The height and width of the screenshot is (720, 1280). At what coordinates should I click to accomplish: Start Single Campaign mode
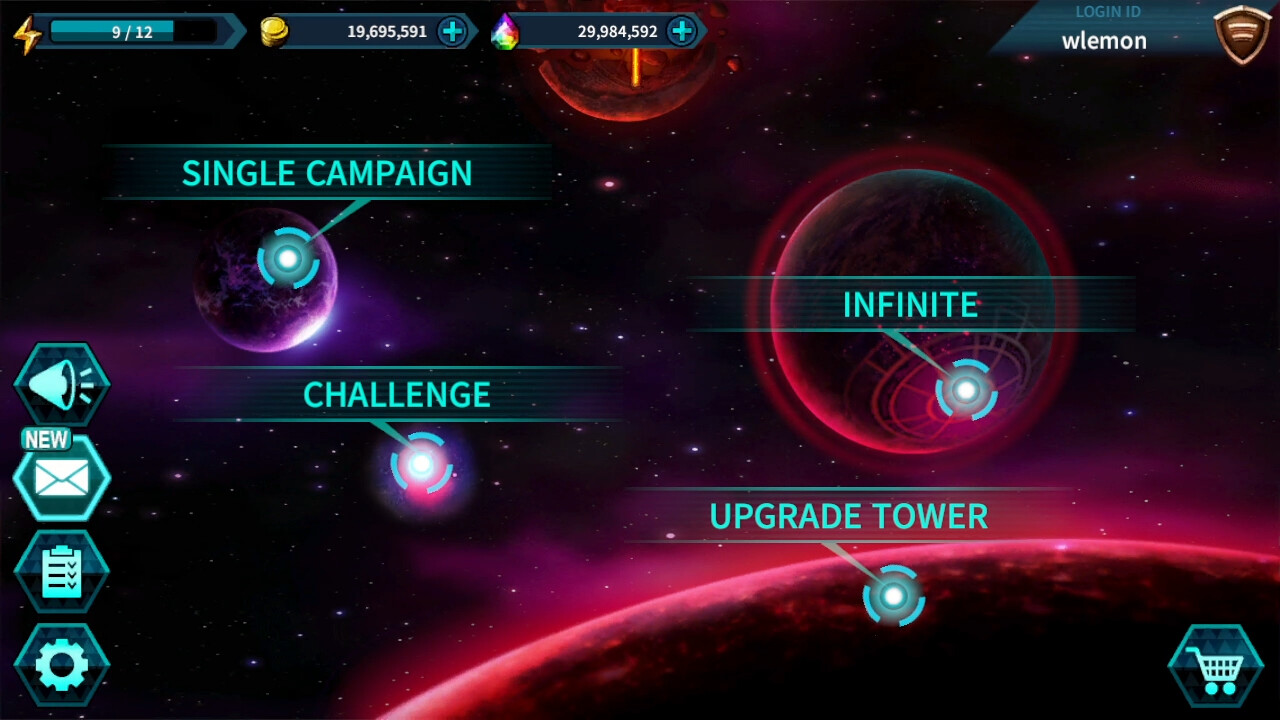(325, 173)
